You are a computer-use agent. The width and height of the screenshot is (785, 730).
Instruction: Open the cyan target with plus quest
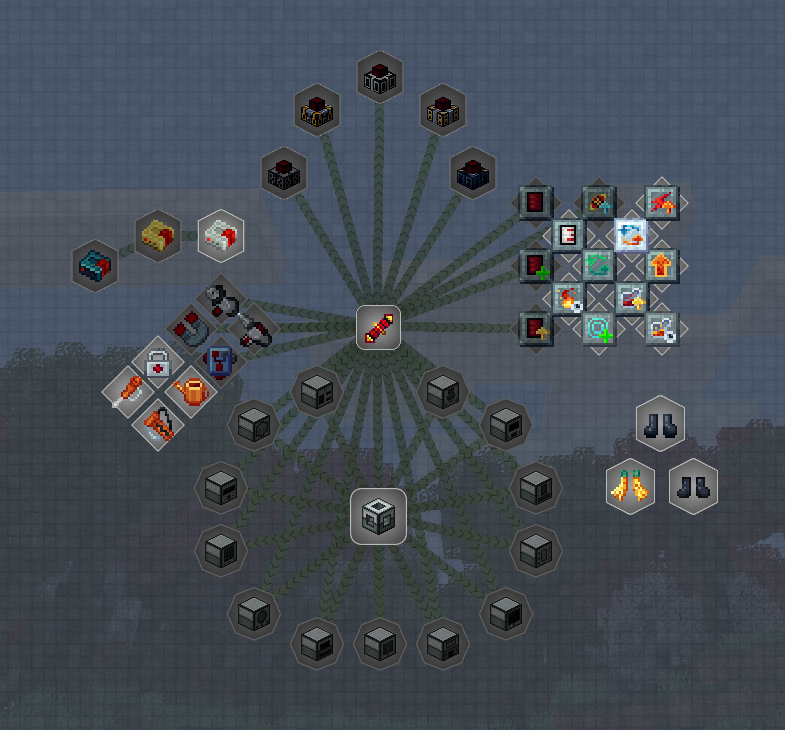[599, 328]
